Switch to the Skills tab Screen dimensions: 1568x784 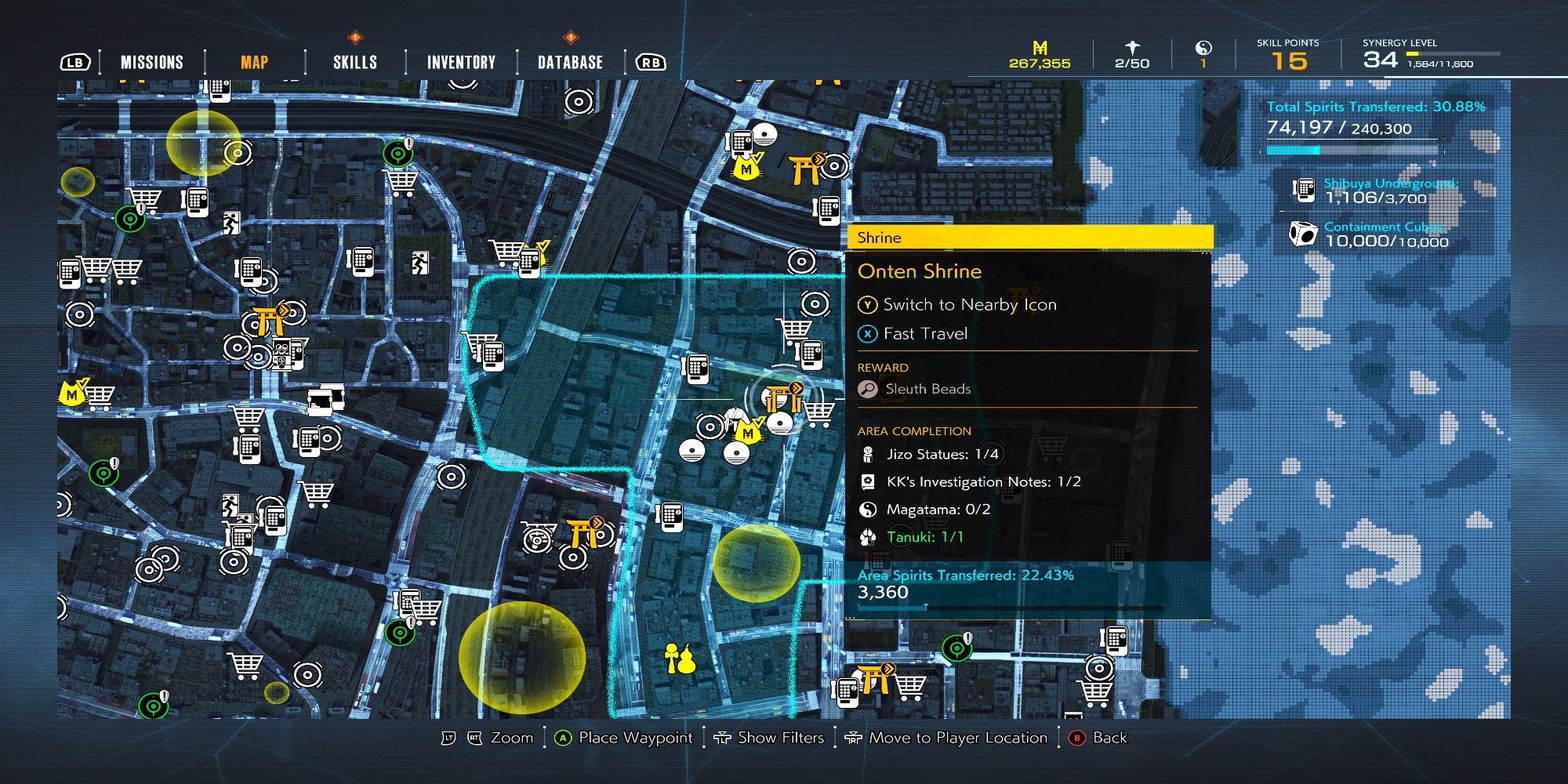[354, 60]
